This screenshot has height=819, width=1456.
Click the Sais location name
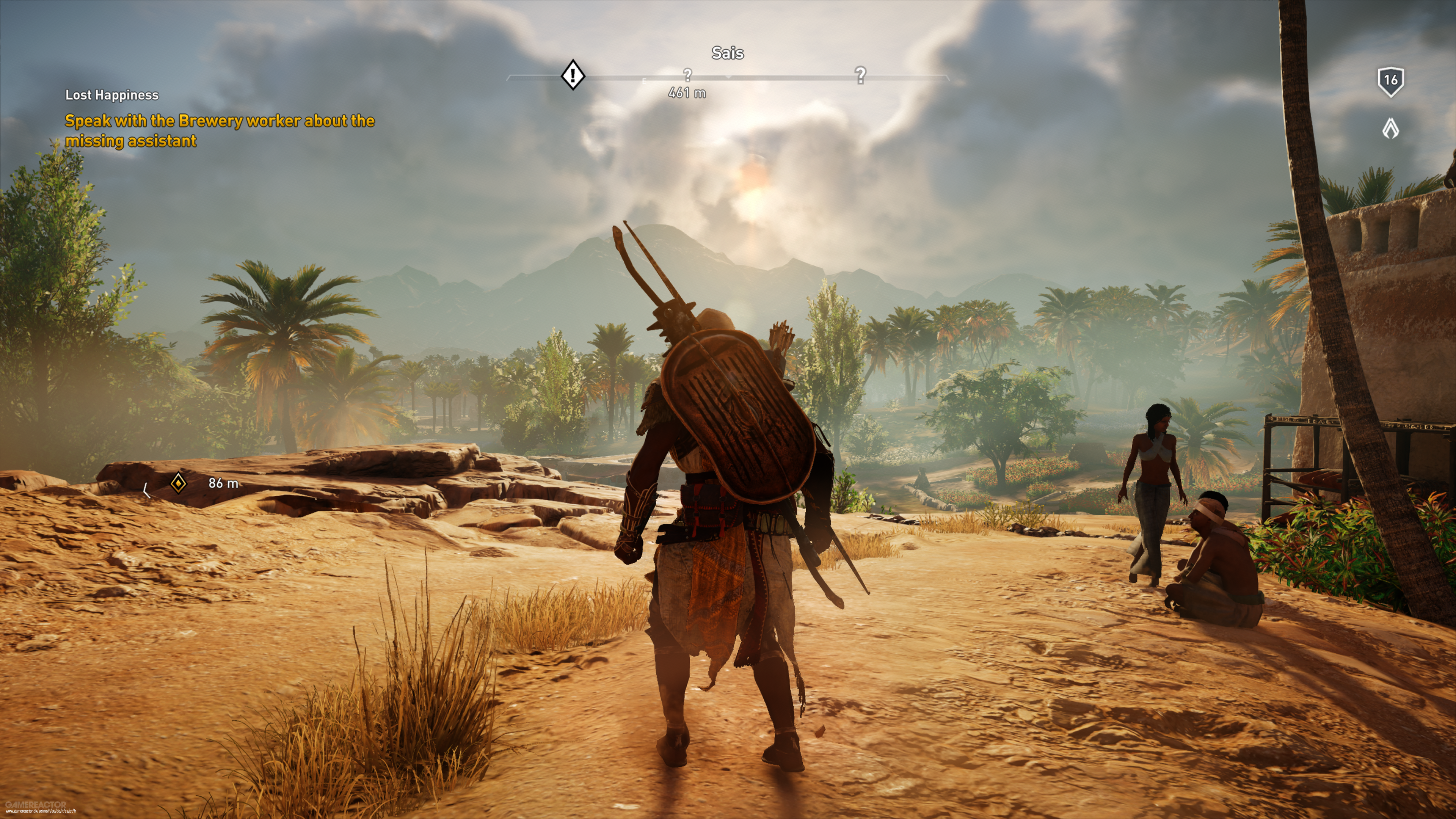728,53
